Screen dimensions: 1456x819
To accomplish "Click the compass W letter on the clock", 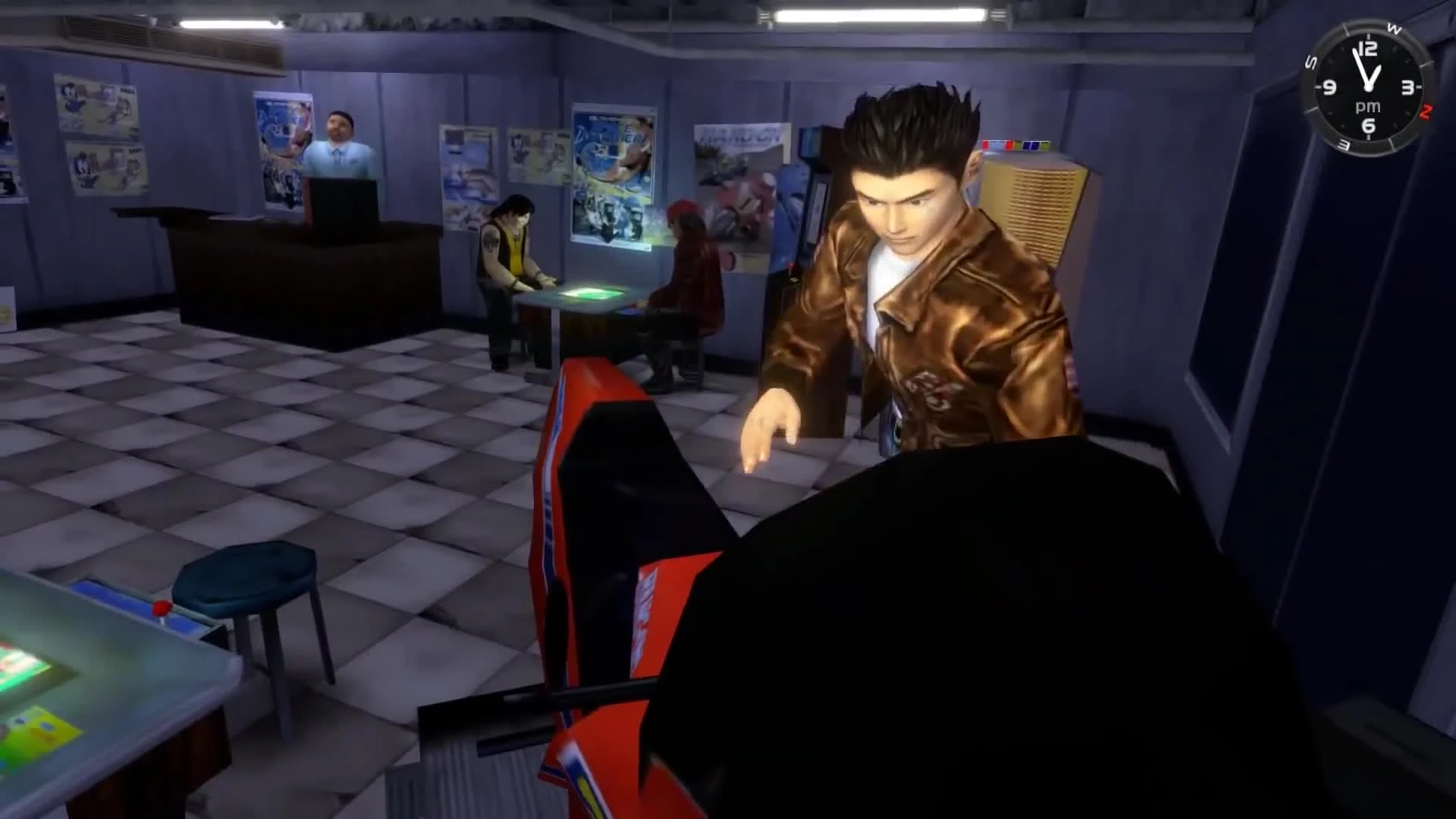I will pos(1394,29).
